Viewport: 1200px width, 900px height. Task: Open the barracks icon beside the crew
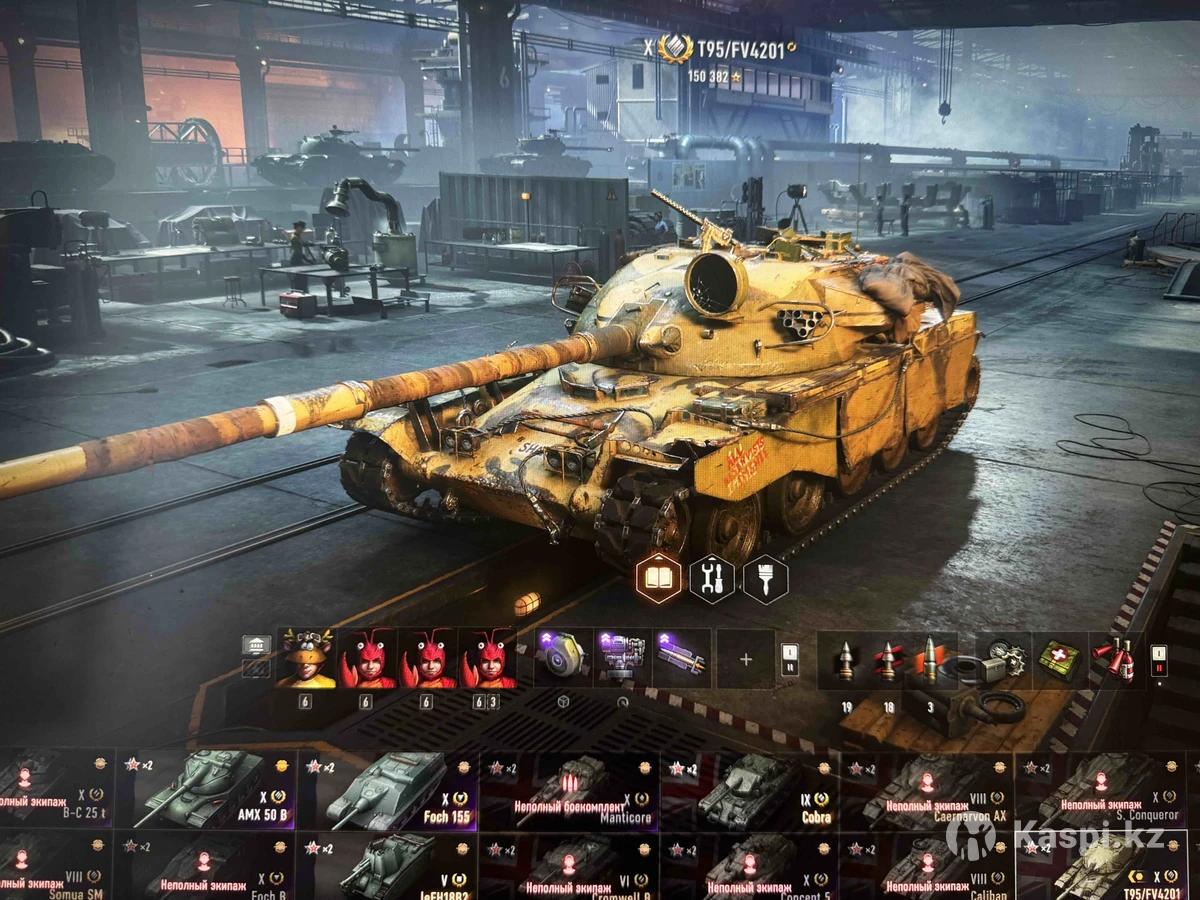pyautogui.click(x=256, y=645)
